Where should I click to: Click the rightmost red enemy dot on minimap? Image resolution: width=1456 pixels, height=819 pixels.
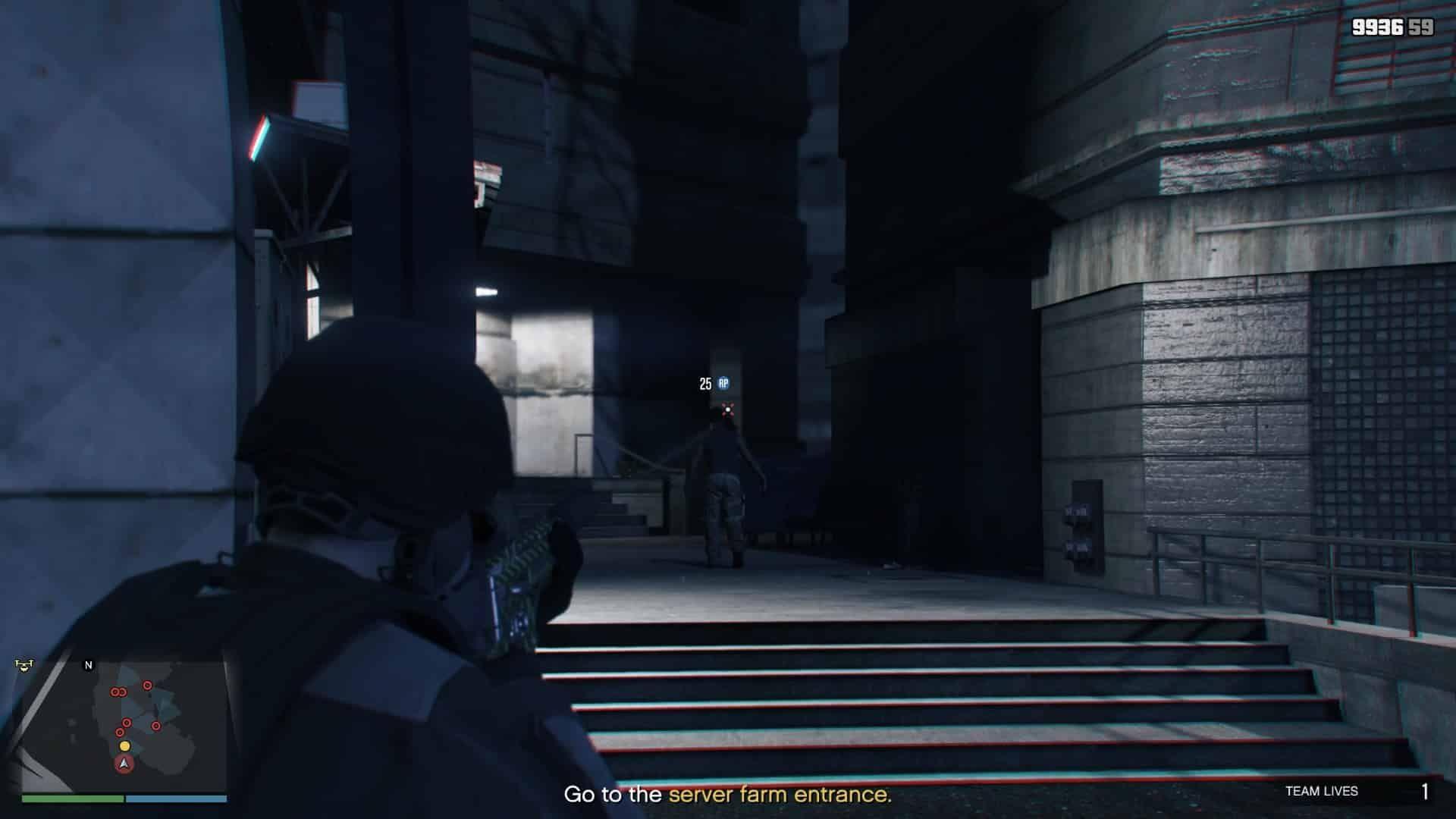tap(156, 725)
